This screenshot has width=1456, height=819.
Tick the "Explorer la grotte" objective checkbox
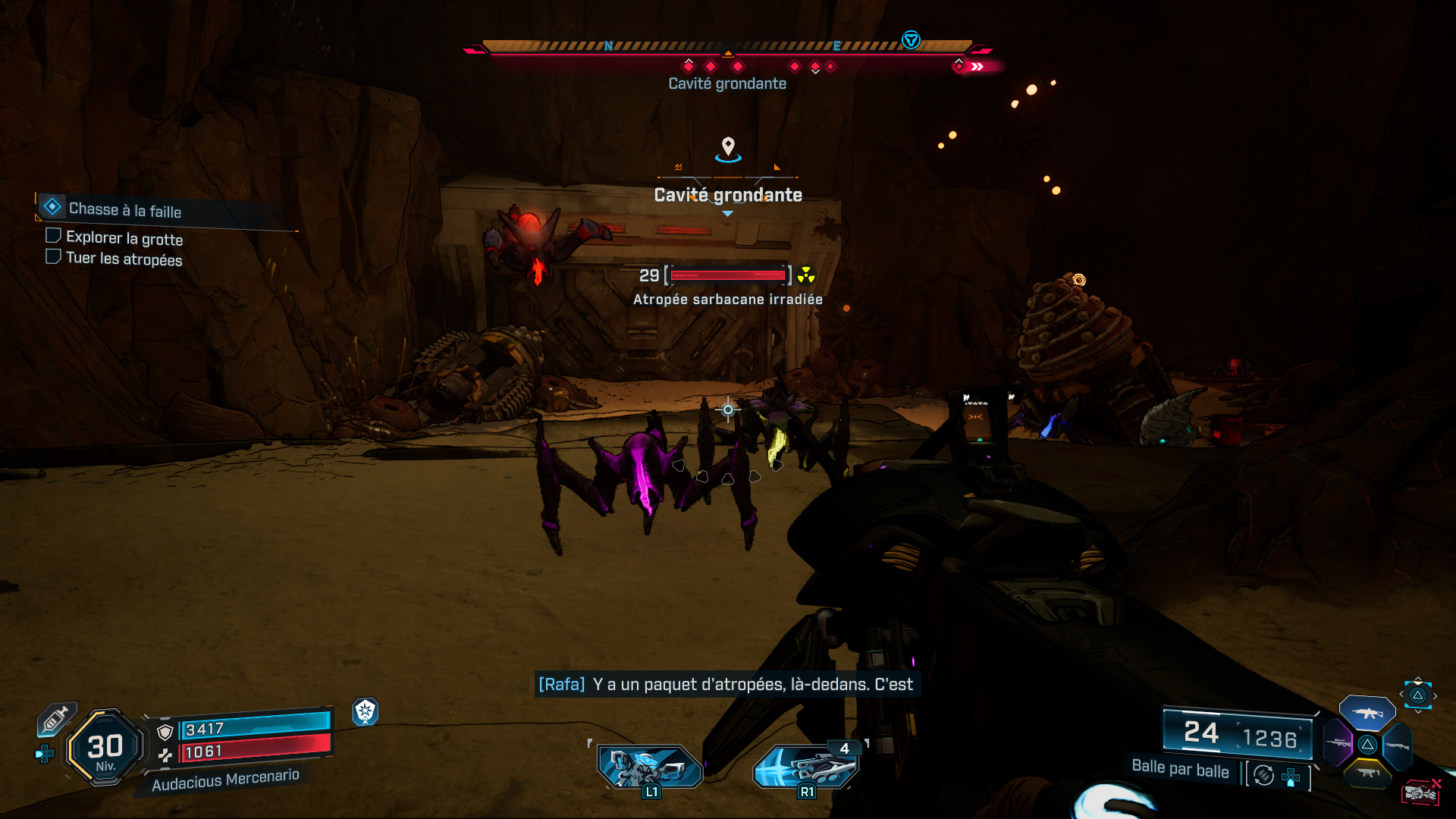[x=53, y=236]
